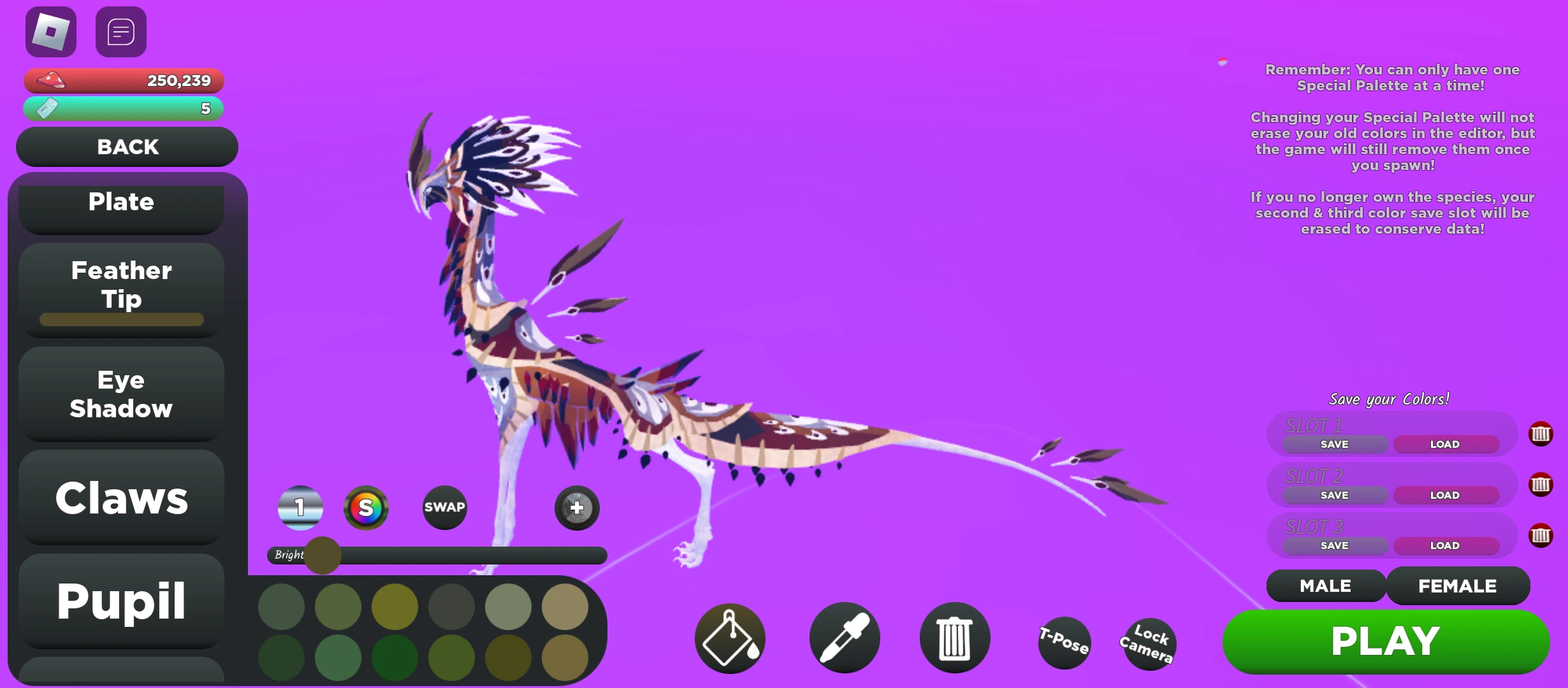Select the Plate body part

coord(122,202)
